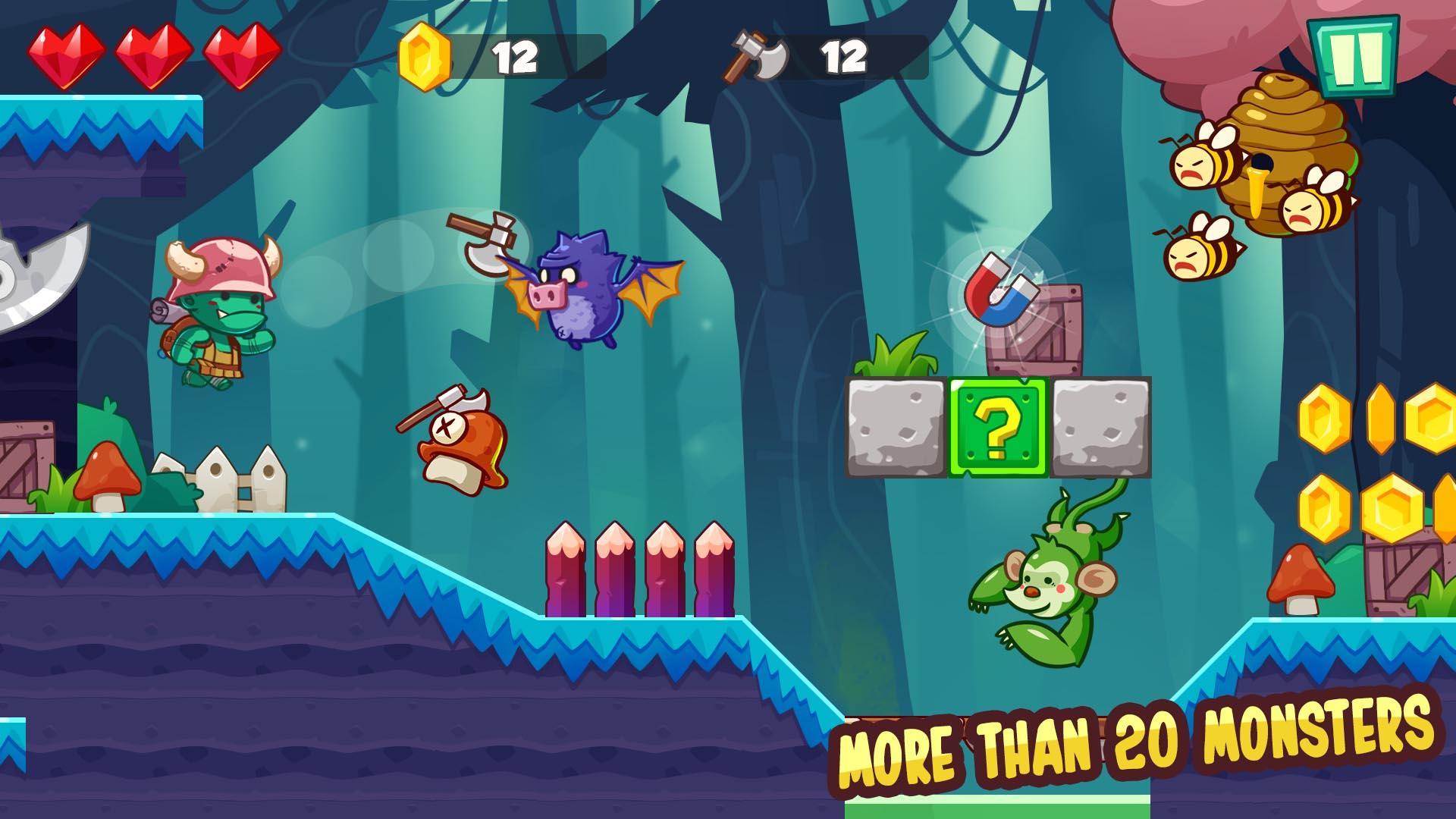The width and height of the screenshot is (1456, 819).
Task: Click the axe counter icon
Action: tap(755, 53)
